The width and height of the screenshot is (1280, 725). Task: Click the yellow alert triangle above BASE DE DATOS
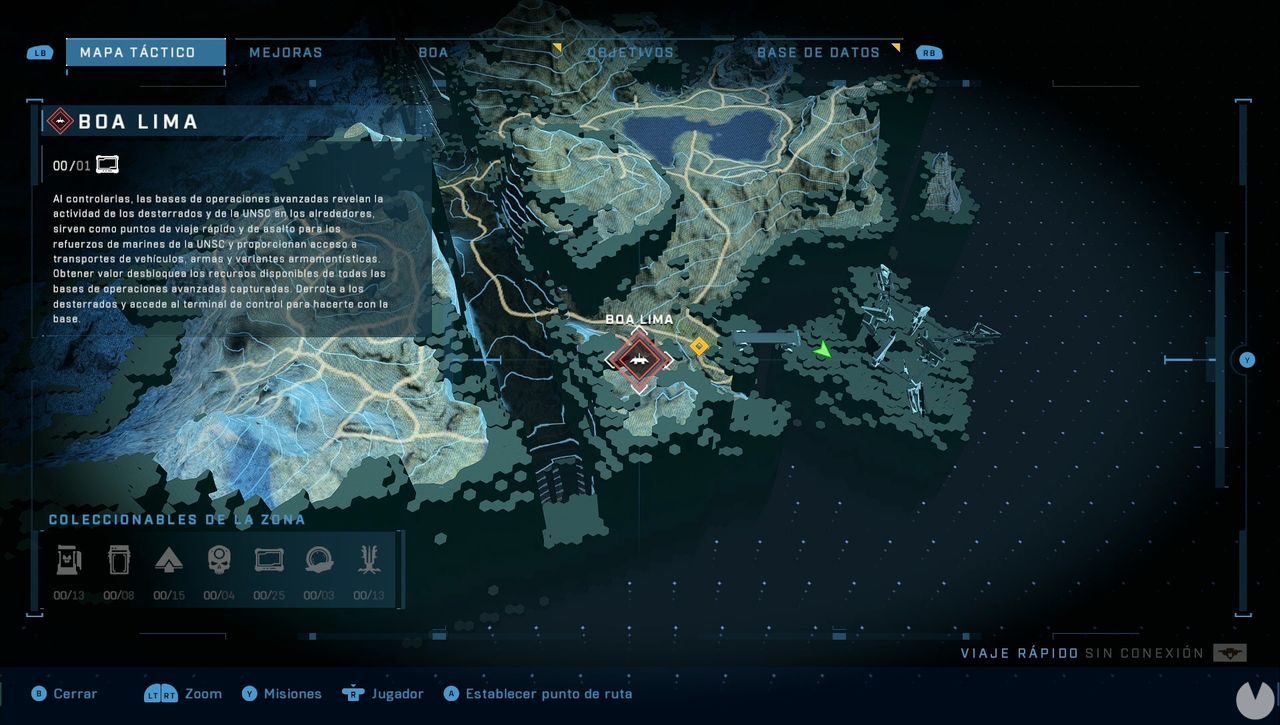898,44
